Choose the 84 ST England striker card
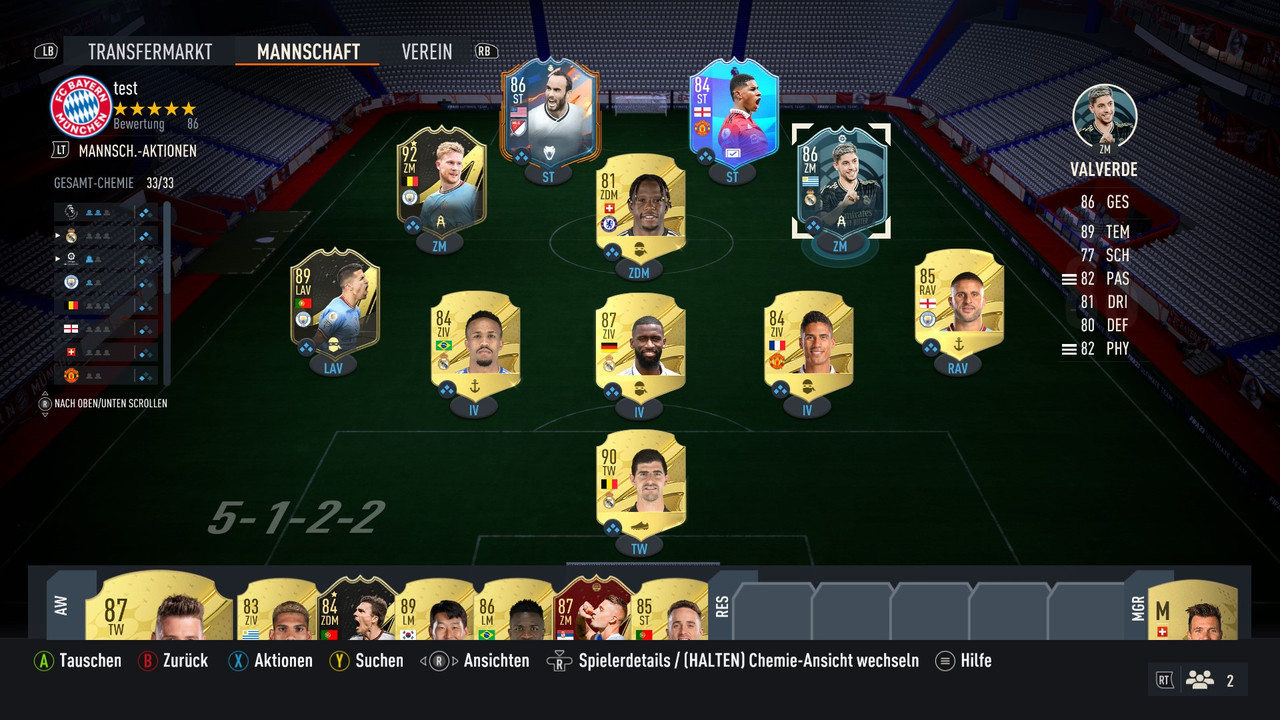1280x720 pixels. 734,118
